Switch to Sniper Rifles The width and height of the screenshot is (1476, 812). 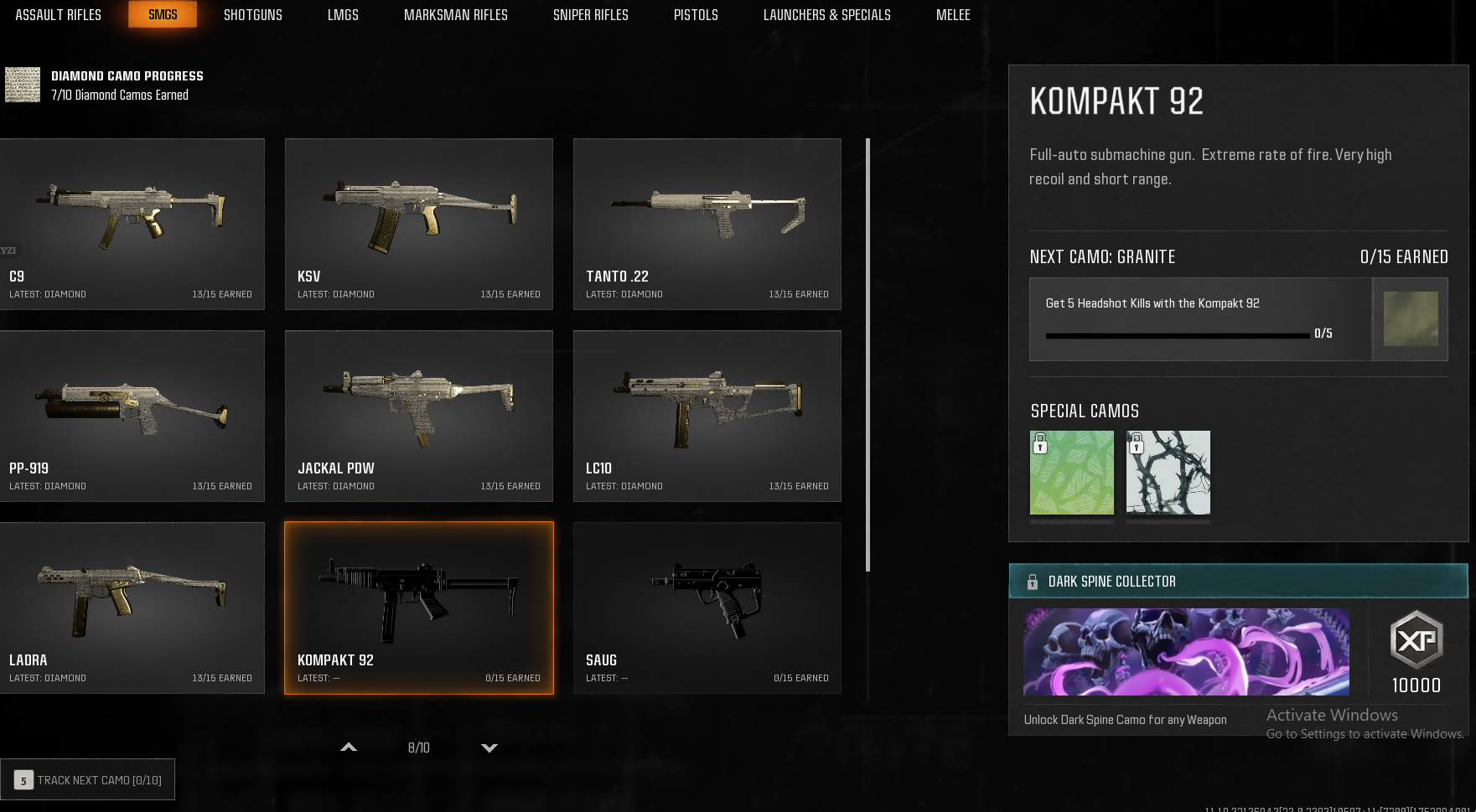(590, 15)
